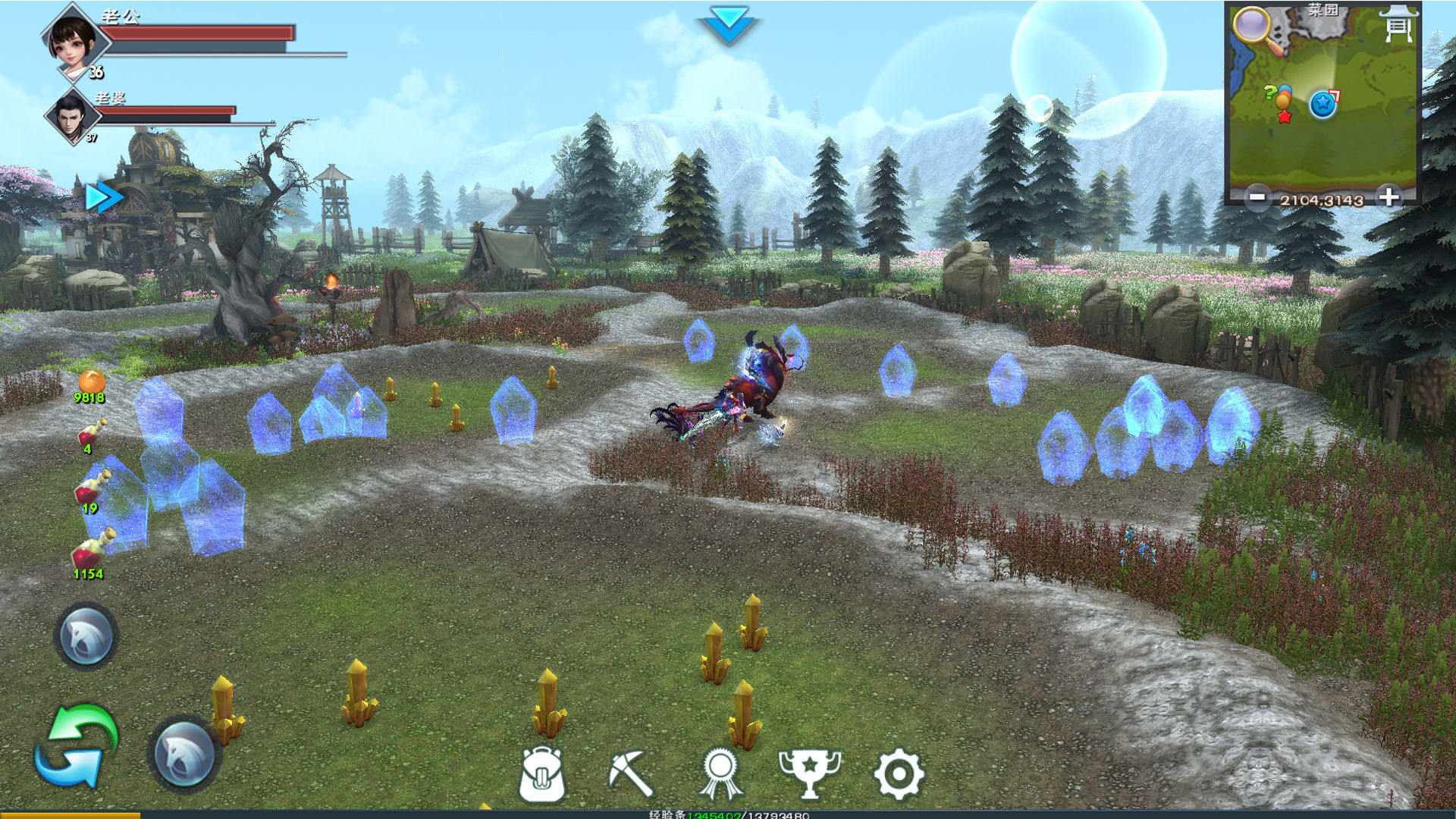Expand the blue down-arrow at top center
1456x819 pixels.
pos(728,24)
